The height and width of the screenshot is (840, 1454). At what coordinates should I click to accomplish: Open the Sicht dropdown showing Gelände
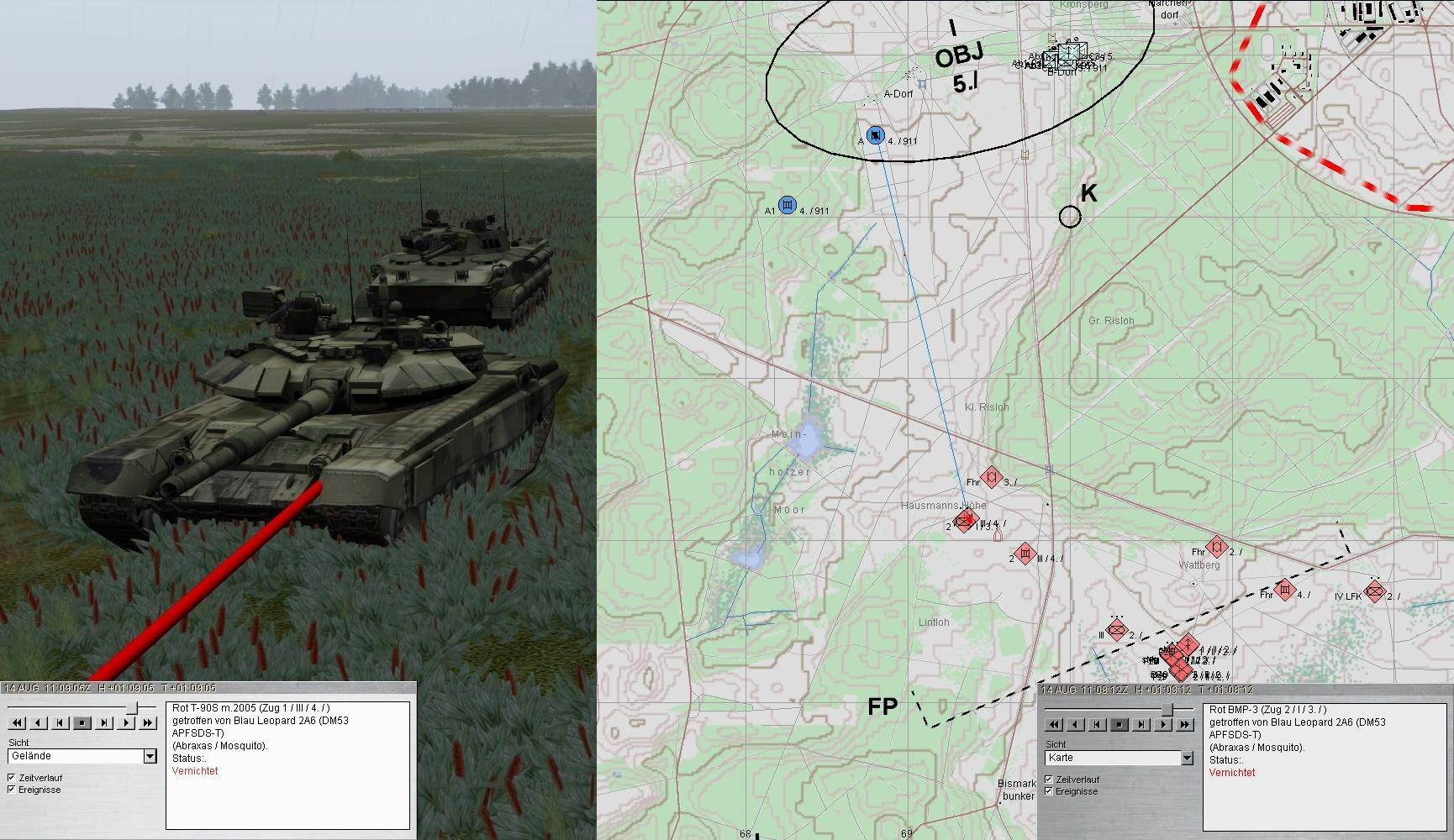(x=150, y=756)
